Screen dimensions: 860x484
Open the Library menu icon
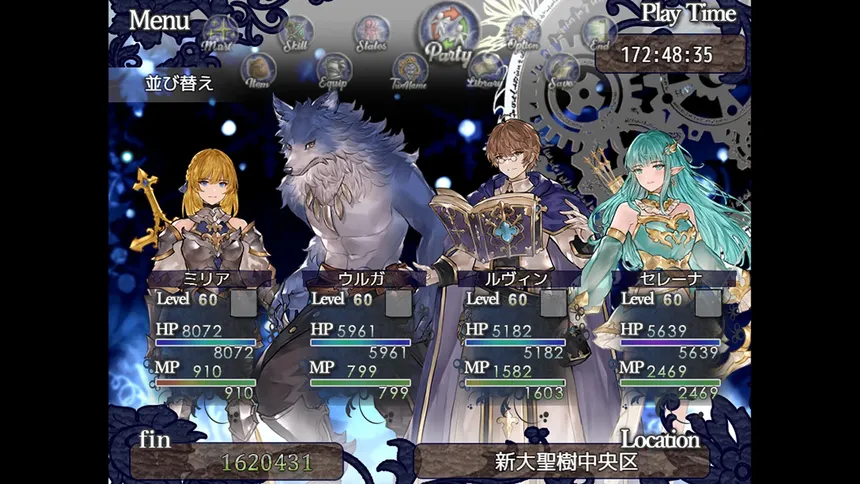click(x=485, y=70)
